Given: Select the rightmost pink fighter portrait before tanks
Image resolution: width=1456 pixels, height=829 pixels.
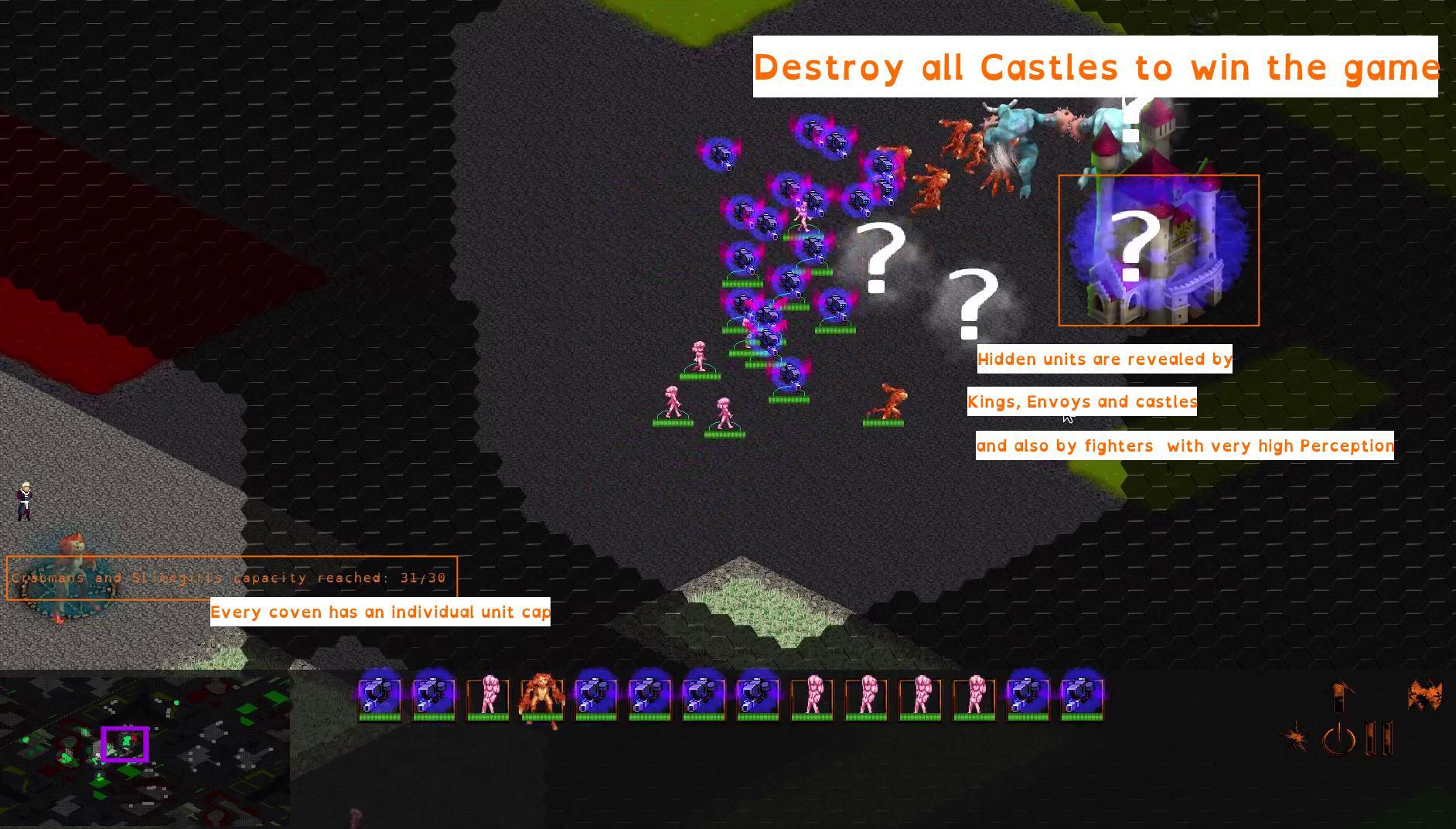Looking at the screenshot, I should click(974, 694).
